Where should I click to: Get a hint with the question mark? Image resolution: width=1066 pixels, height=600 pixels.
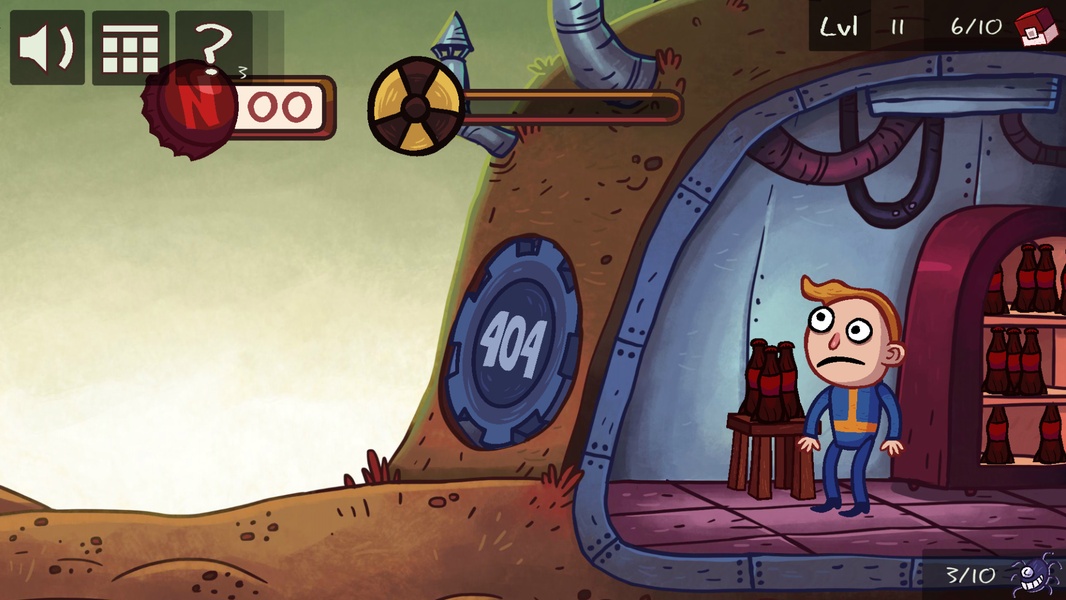(212, 40)
